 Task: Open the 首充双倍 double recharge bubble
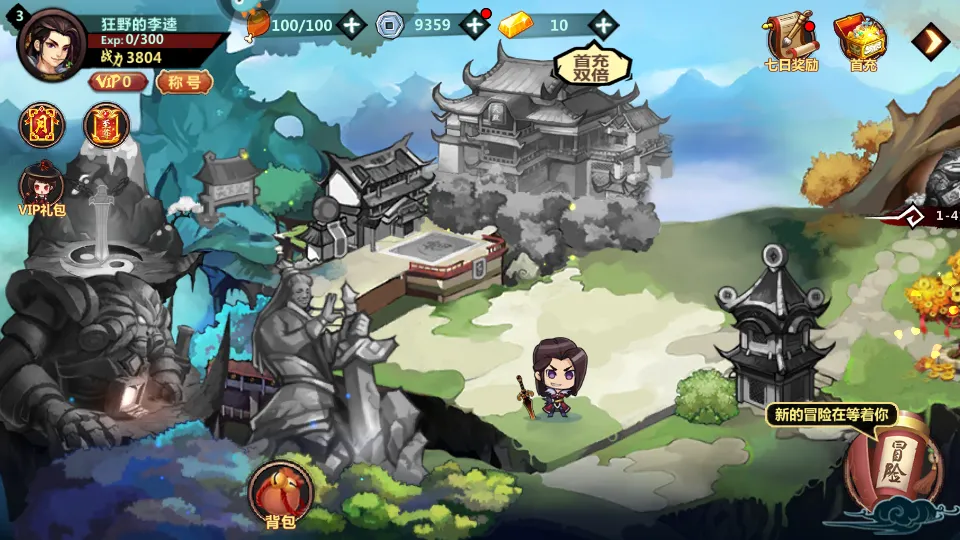click(x=592, y=66)
